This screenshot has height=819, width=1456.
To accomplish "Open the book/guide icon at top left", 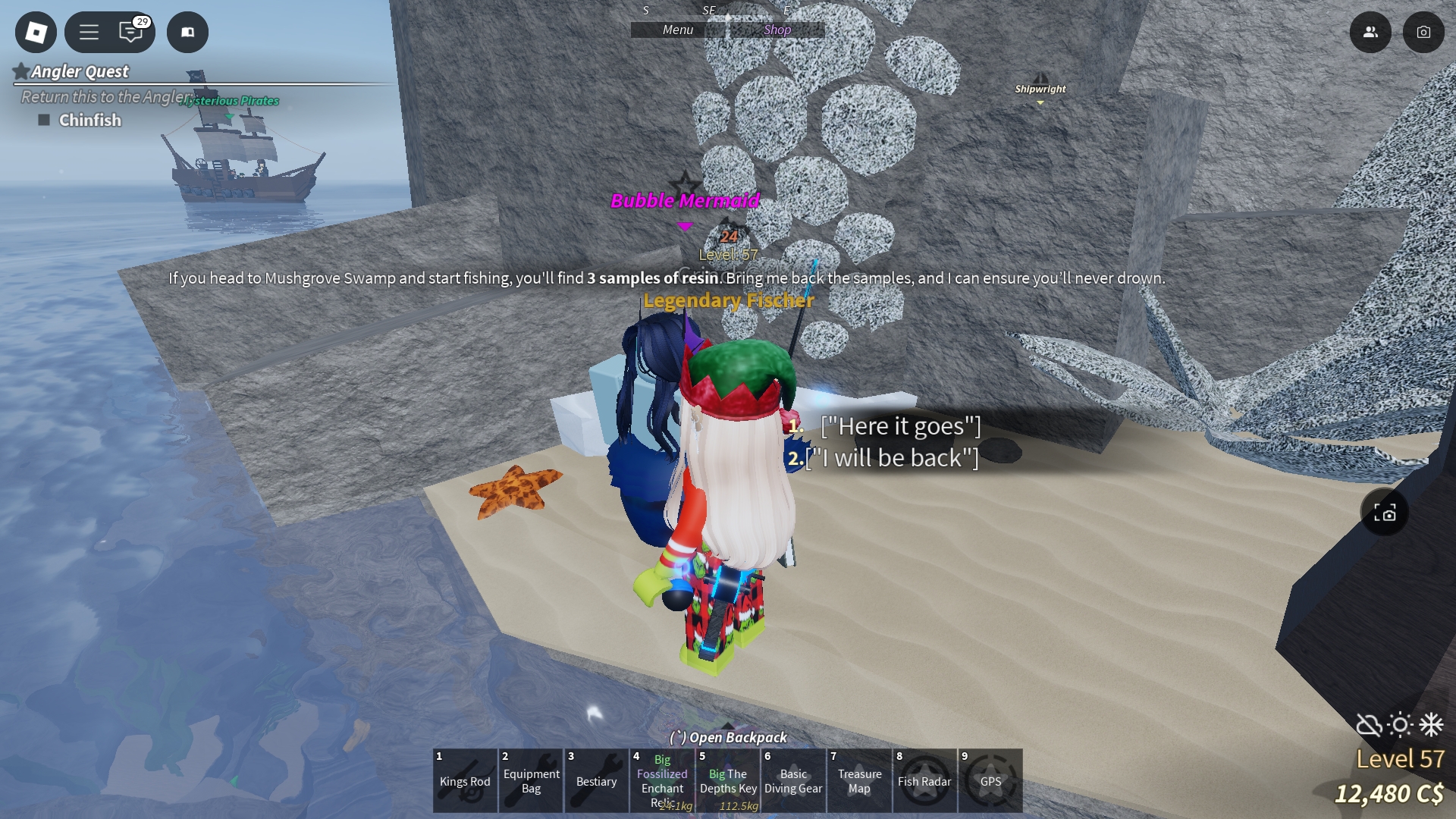I will pyautogui.click(x=187, y=33).
